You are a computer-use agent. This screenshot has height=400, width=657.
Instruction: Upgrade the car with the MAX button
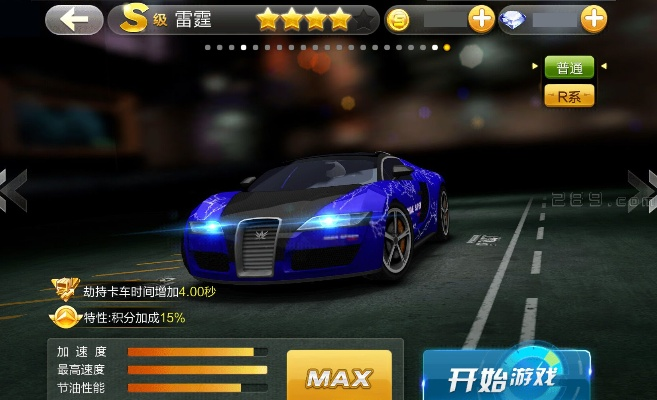pos(339,377)
